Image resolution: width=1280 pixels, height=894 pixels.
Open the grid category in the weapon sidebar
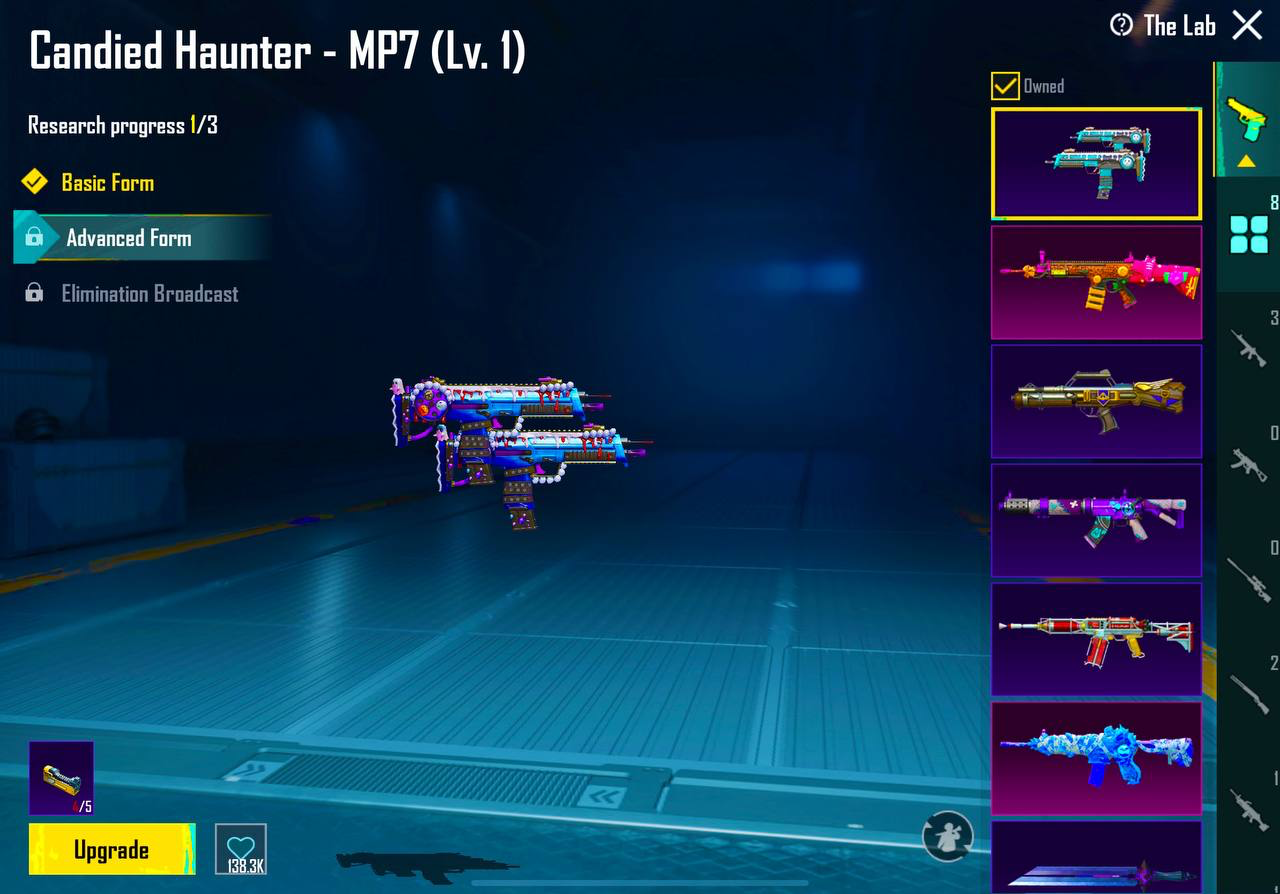click(x=1247, y=230)
